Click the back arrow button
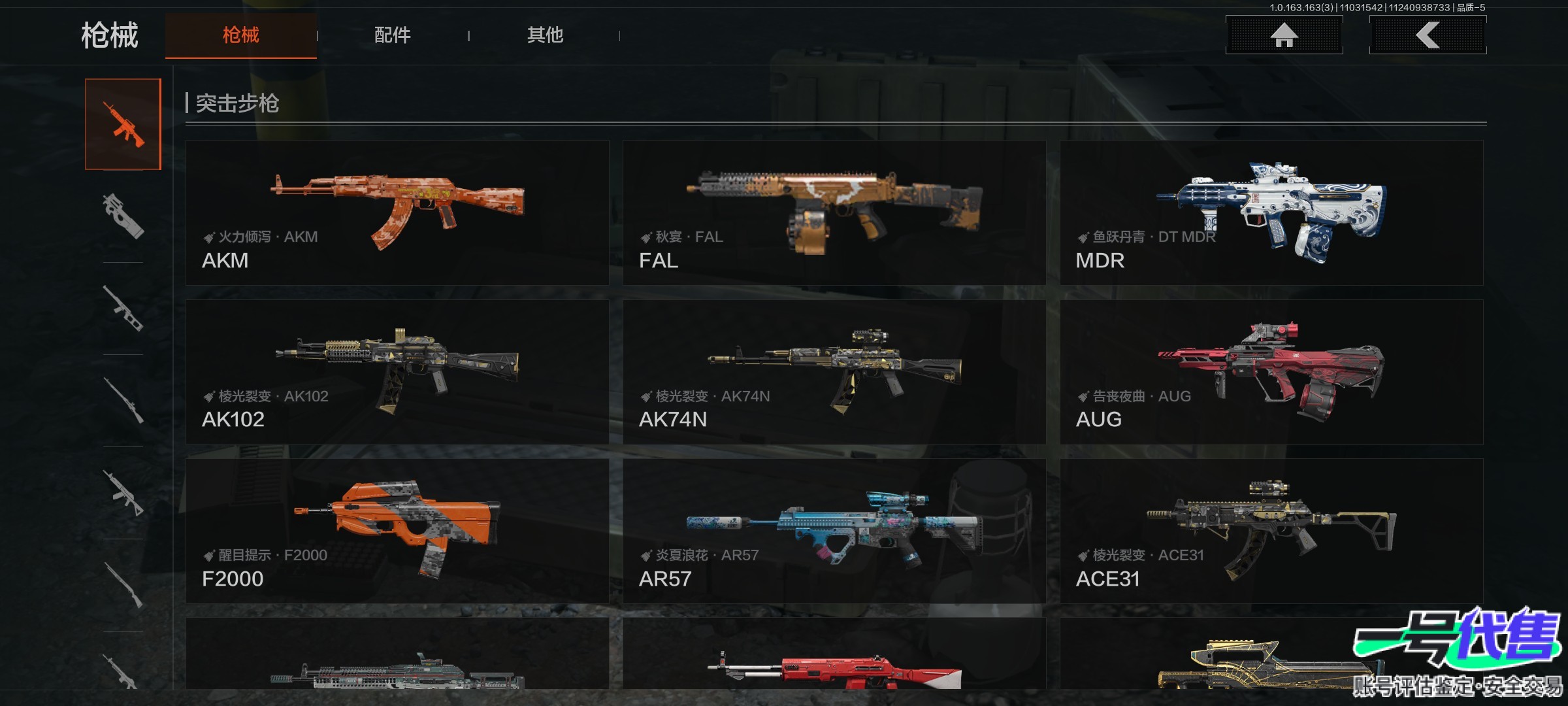Image resolution: width=1568 pixels, height=706 pixels. click(1428, 35)
